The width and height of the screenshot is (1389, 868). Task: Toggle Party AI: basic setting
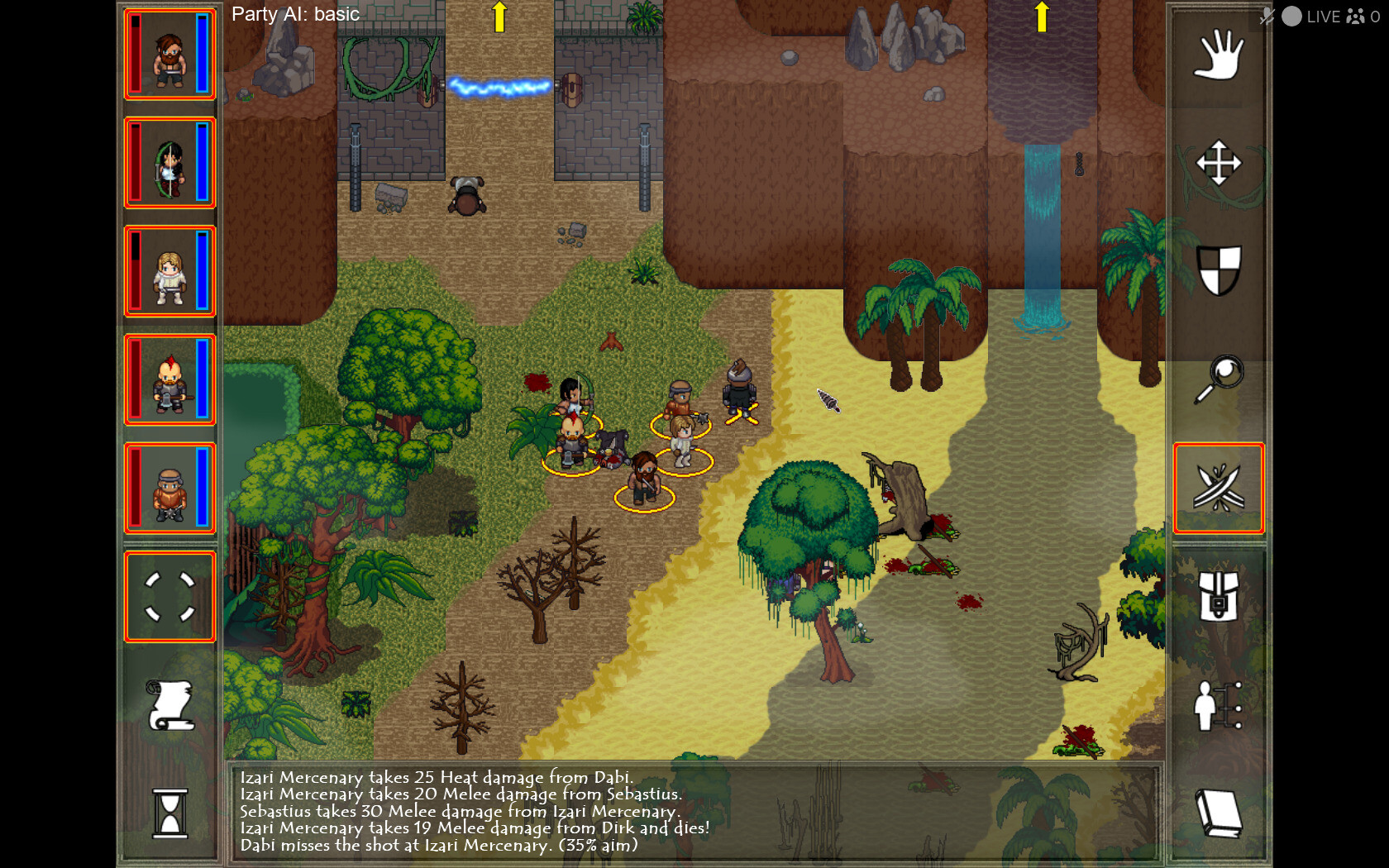point(294,14)
